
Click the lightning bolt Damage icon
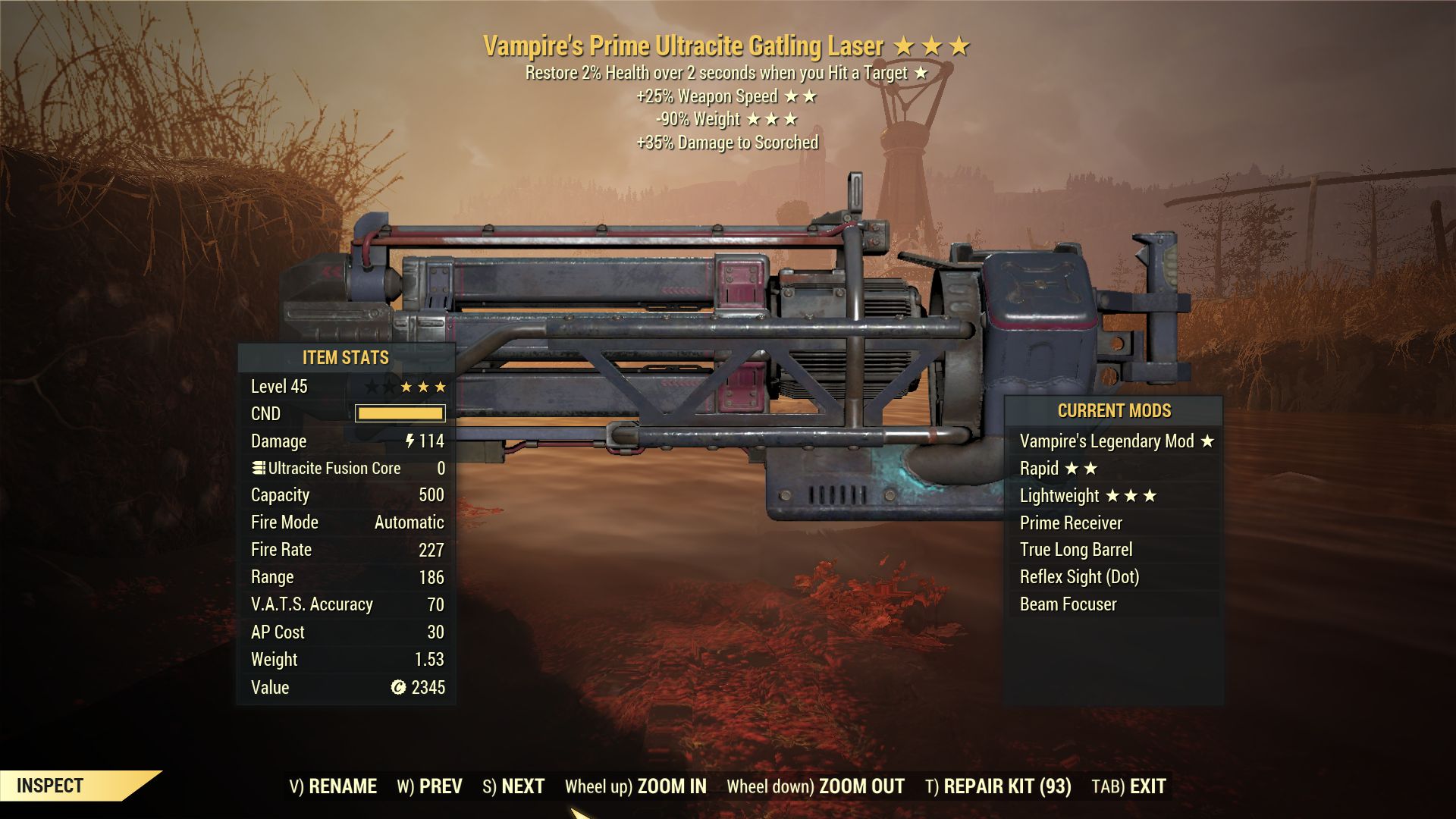[x=409, y=441]
